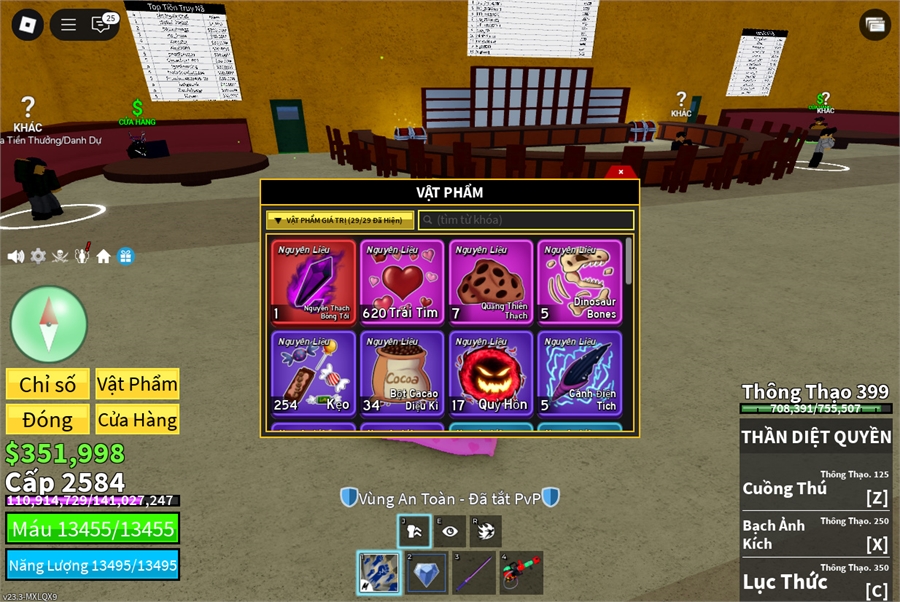Viewport: 900px width, 602px height.
Task: Open the Chỉ số stats panel
Action: pyautogui.click(x=48, y=384)
